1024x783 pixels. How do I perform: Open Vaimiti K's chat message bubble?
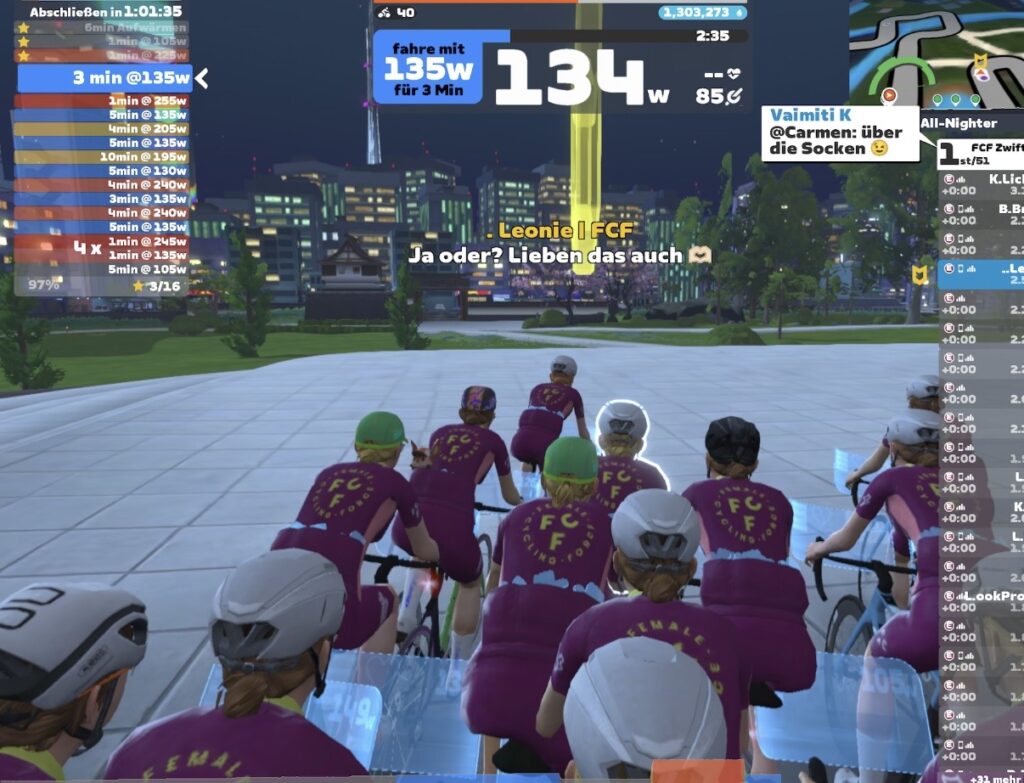pyautogui.click(x=839, y=133)
